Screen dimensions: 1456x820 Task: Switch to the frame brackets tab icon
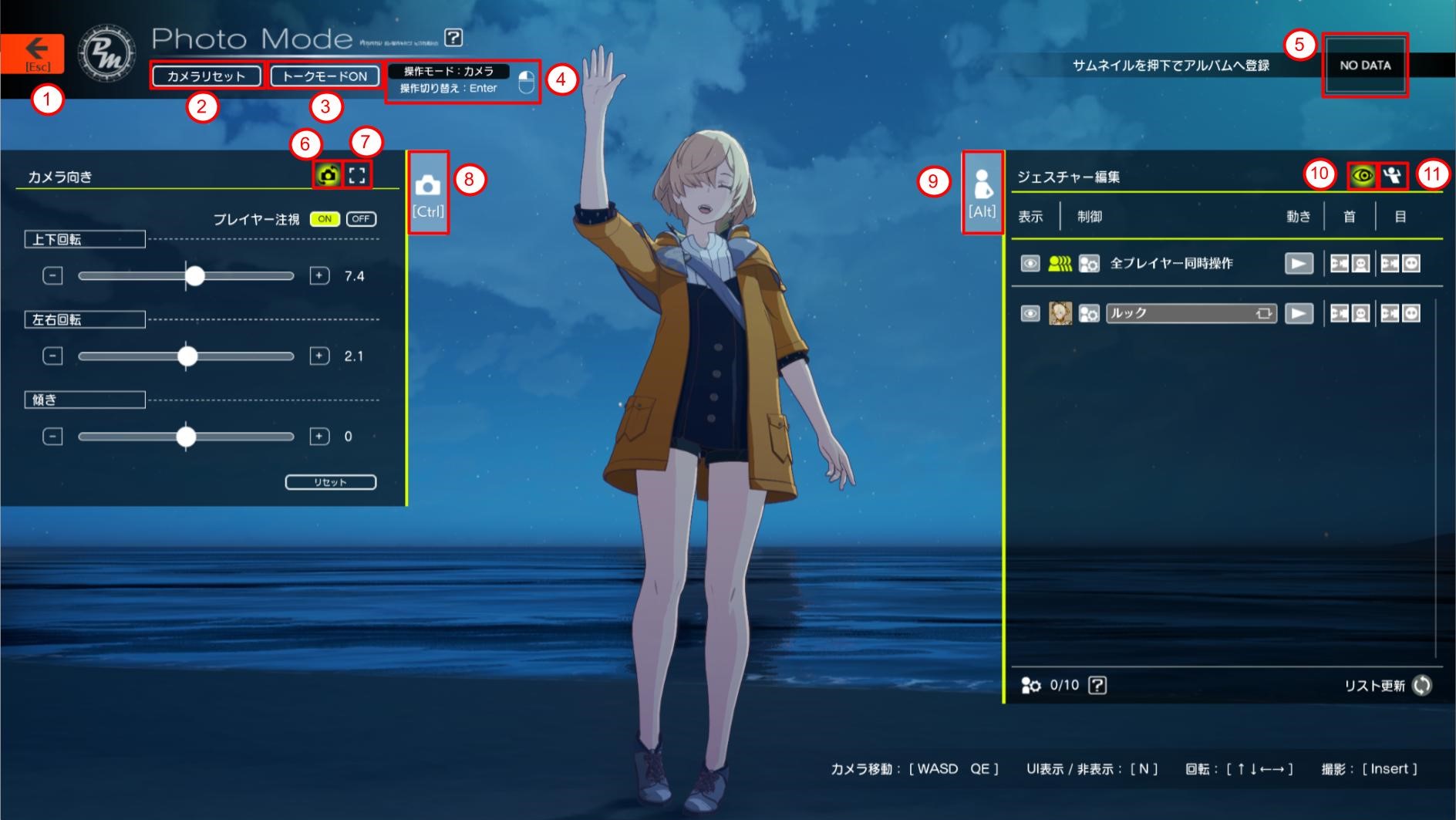[x=357, y=175]
